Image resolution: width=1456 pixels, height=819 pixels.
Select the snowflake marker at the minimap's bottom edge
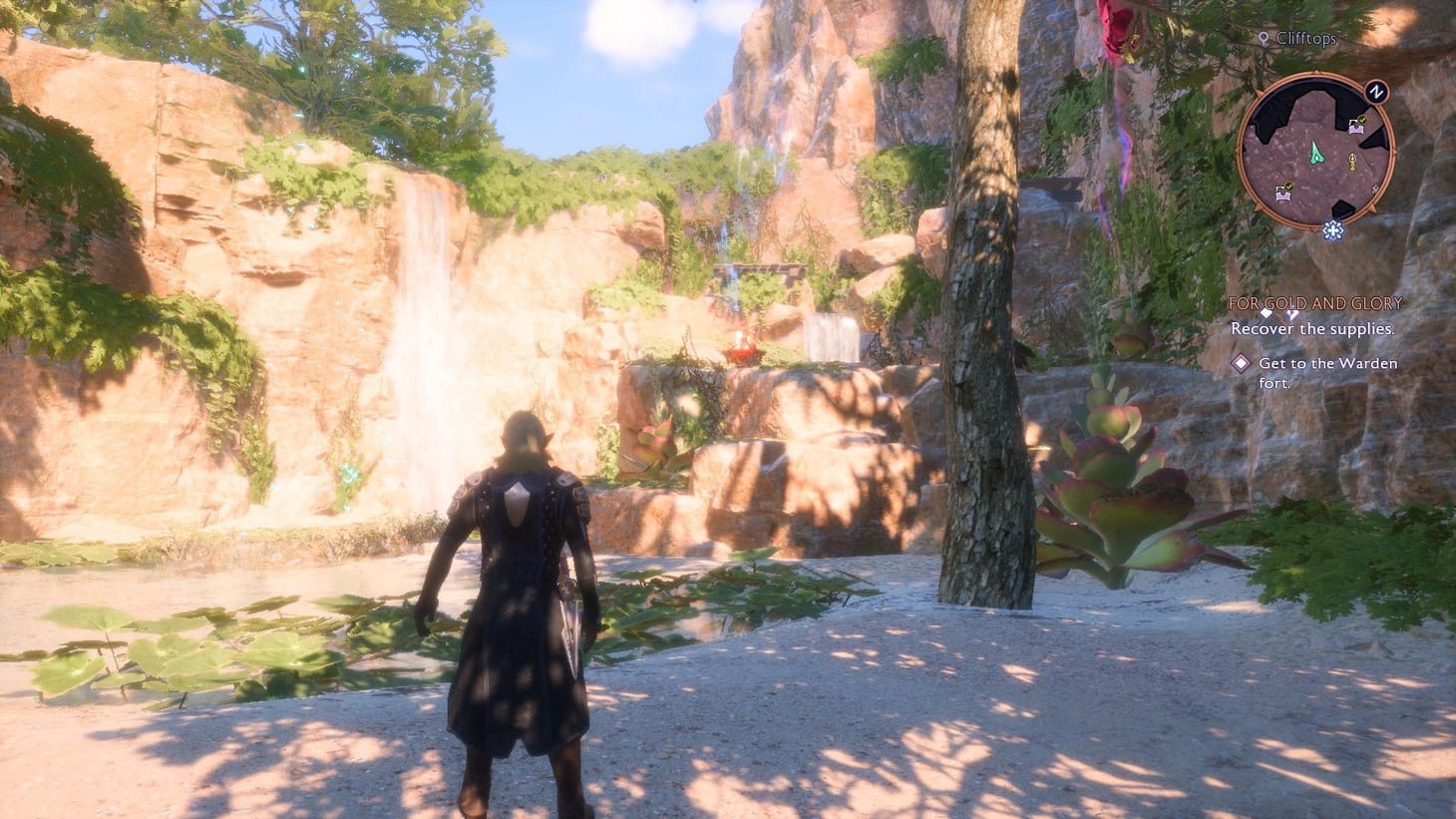pos(1333,228)
